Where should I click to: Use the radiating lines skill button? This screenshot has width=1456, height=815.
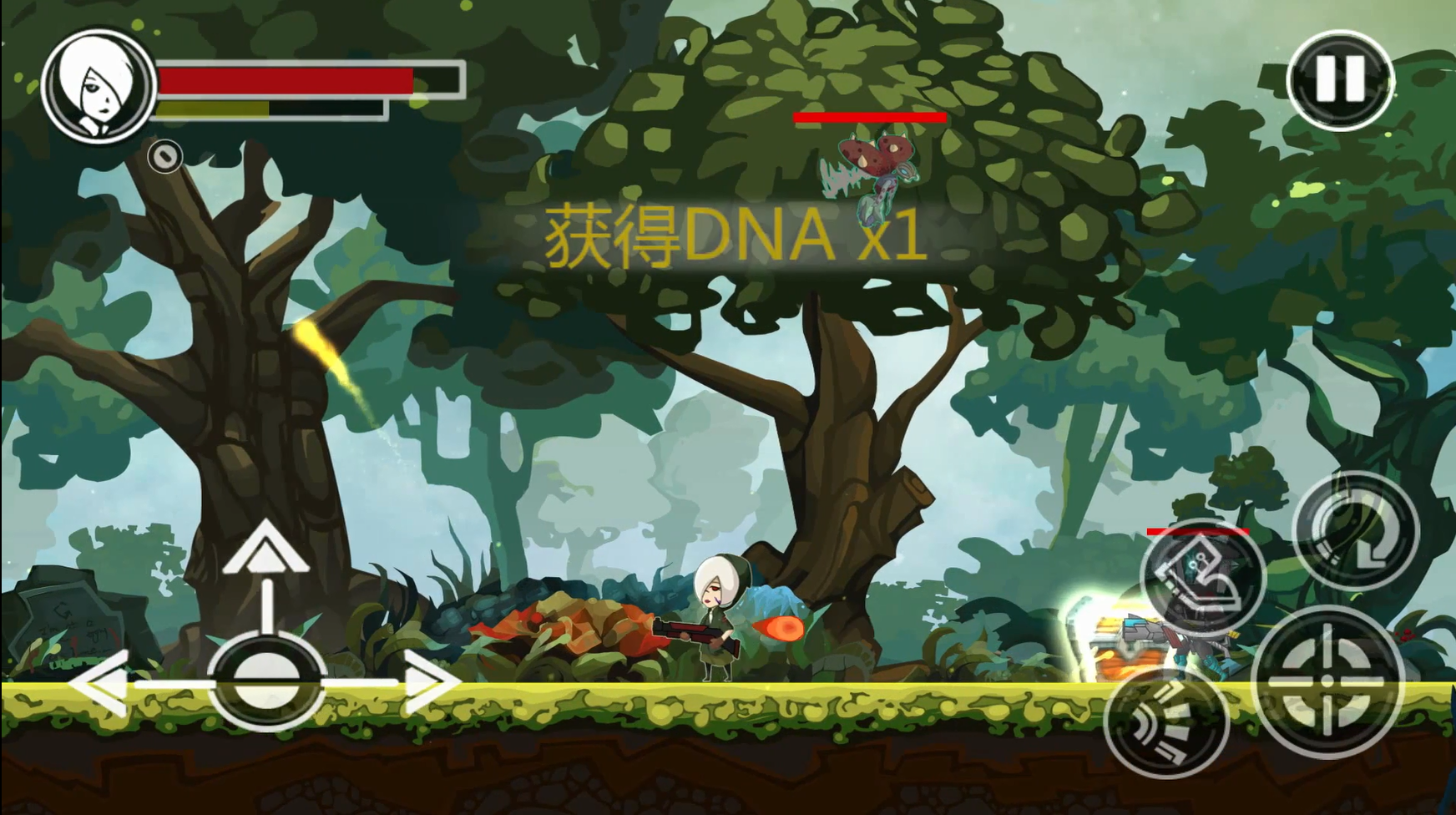tap(1166, 722)
